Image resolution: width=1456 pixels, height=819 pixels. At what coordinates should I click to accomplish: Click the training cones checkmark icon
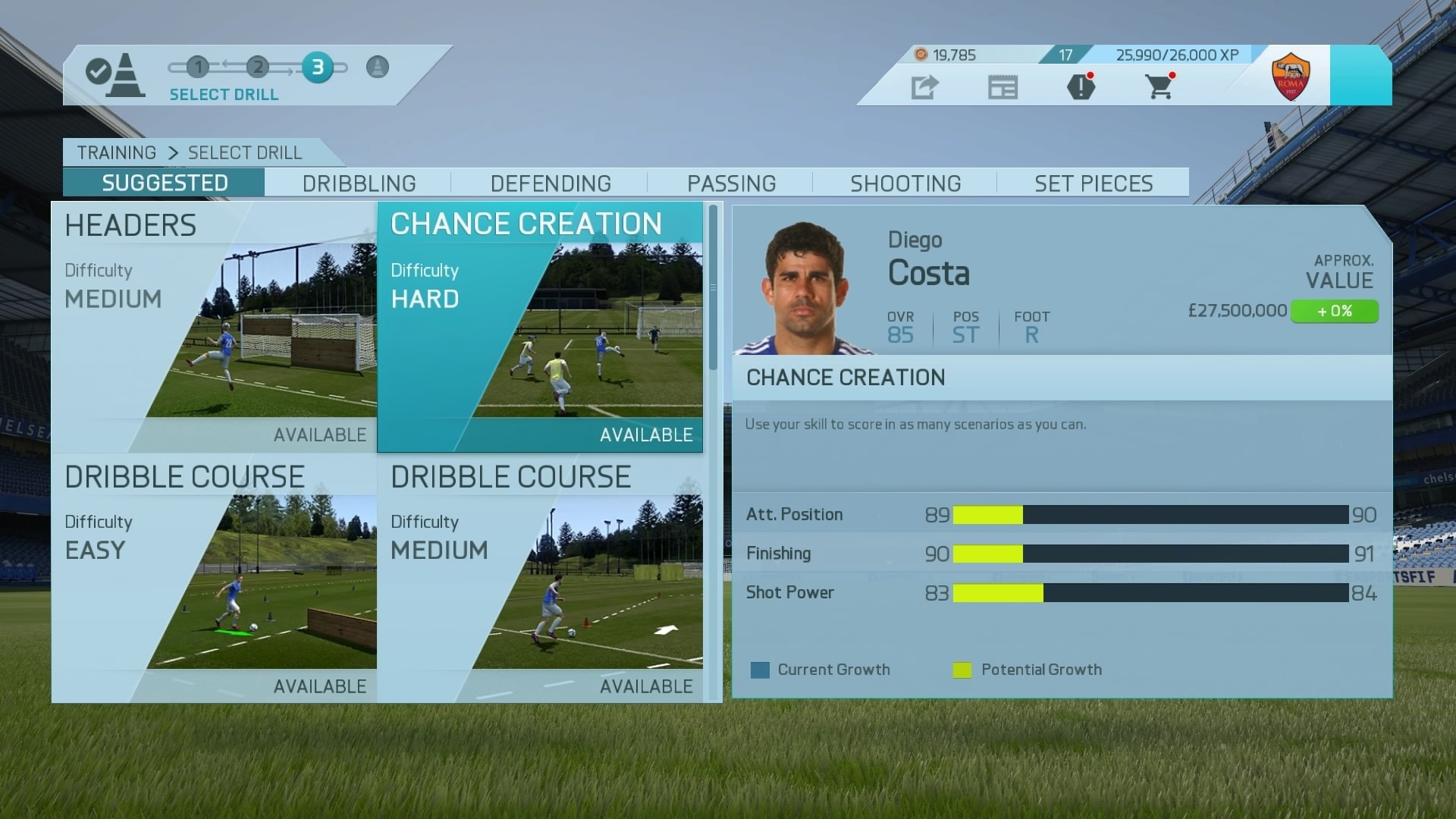click(x=115, y=74)
